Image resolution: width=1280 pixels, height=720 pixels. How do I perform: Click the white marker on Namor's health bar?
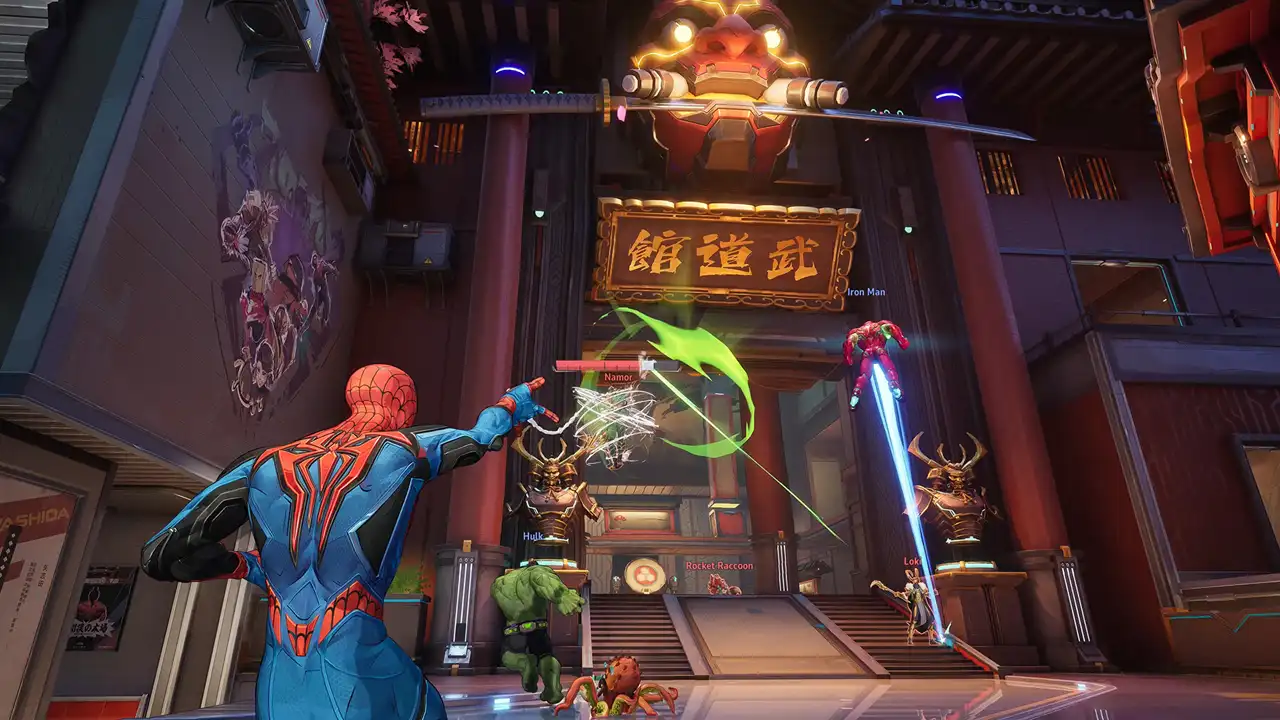[647, 362]
